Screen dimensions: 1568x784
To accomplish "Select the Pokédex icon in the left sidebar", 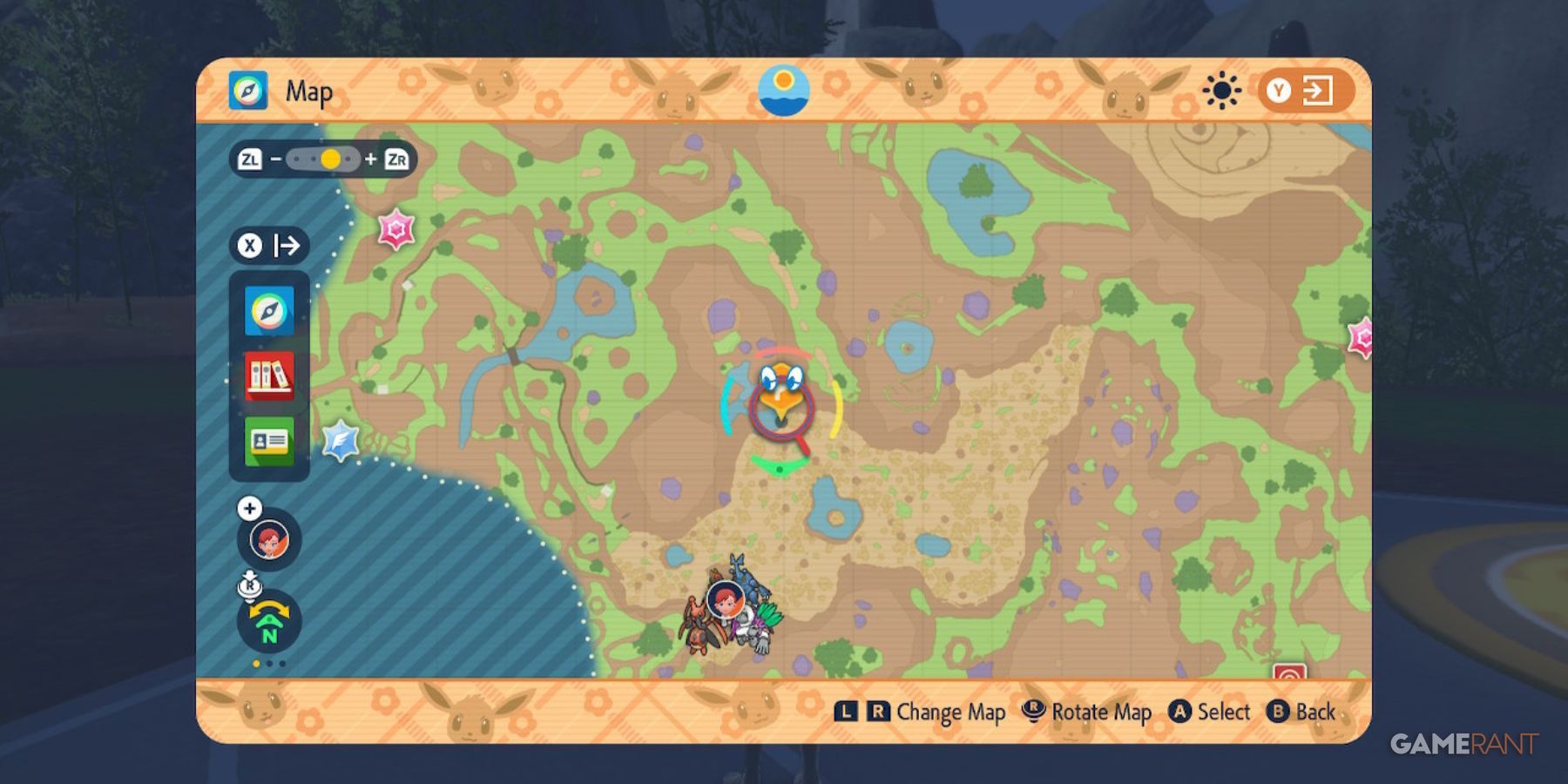I will [x=268, y=376].
